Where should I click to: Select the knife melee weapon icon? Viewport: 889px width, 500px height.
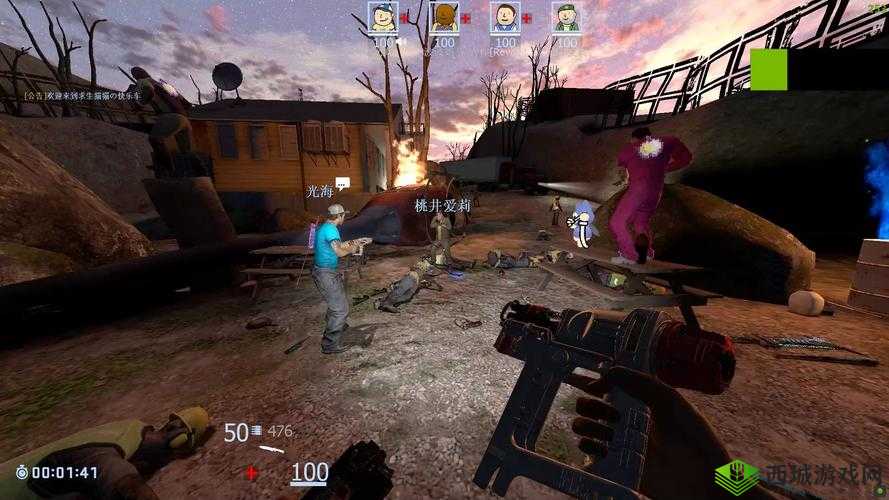coord(270,449)
